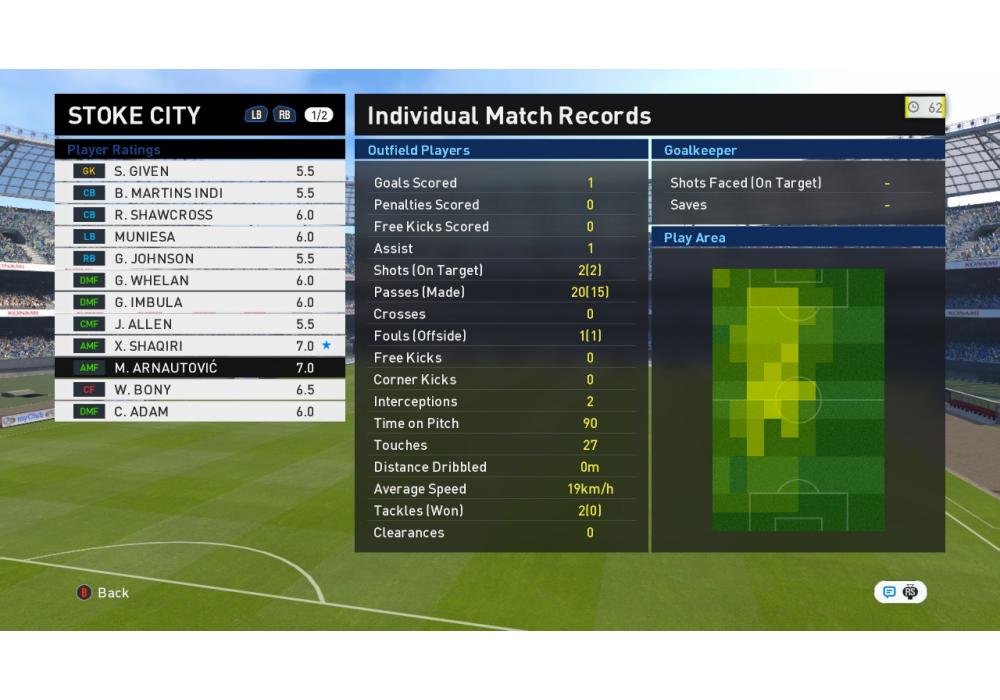Select G. Johnson's row
1000x700 pixels.
200,259
